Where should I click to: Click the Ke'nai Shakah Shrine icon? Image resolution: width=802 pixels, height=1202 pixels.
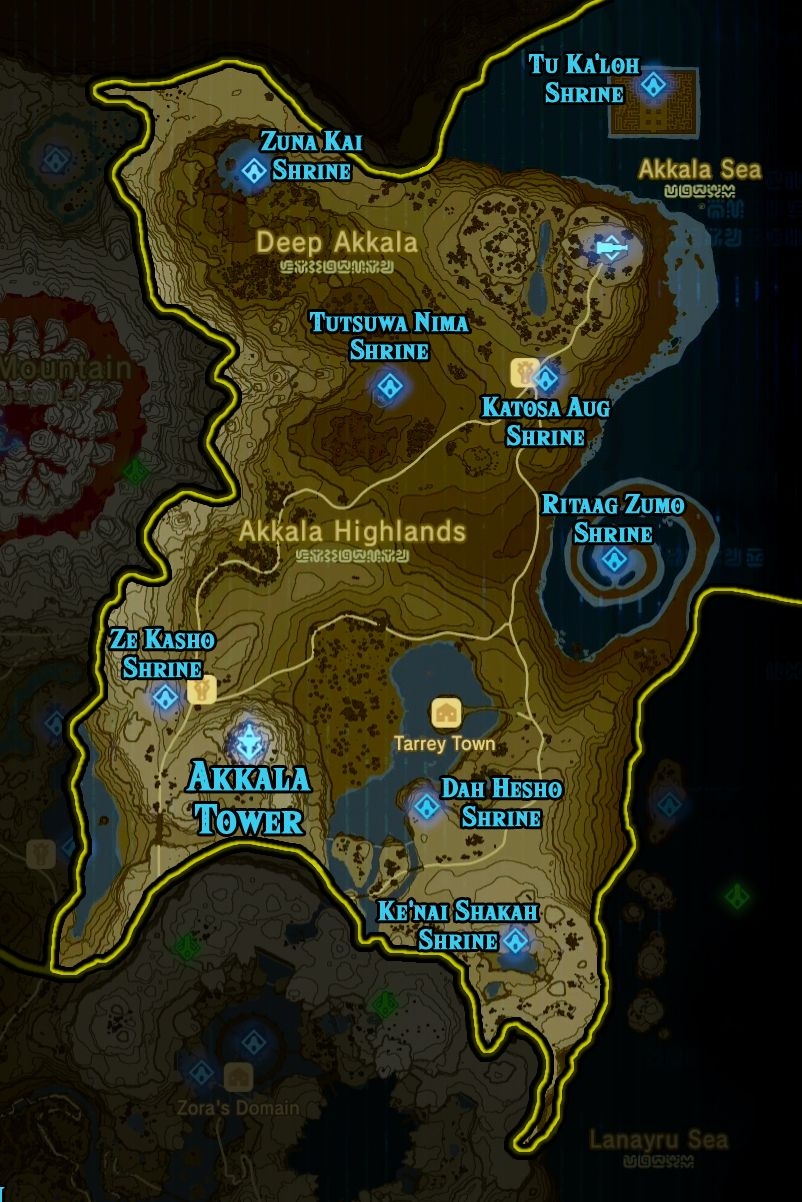[516, 940]
